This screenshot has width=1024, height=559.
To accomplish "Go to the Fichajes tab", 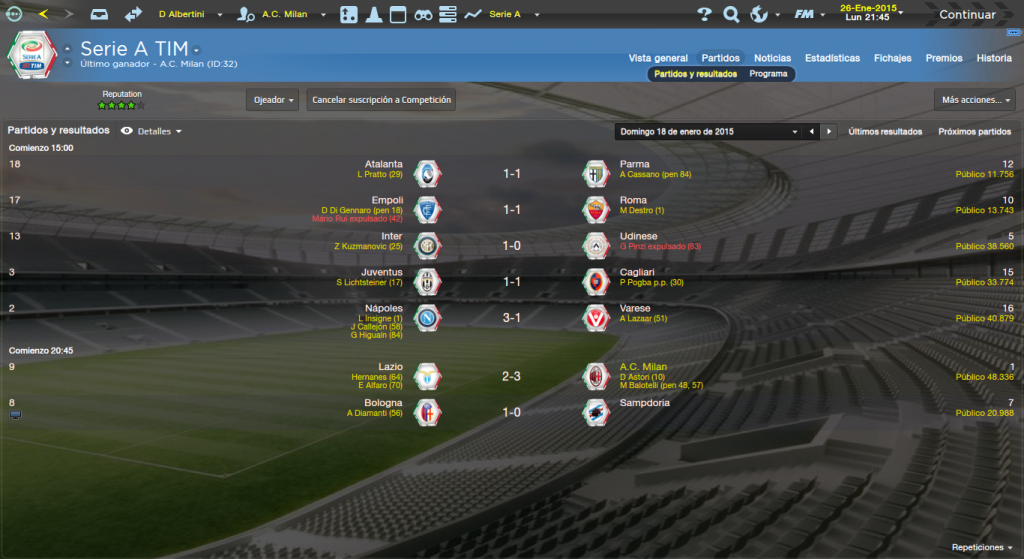I will 892,58.
